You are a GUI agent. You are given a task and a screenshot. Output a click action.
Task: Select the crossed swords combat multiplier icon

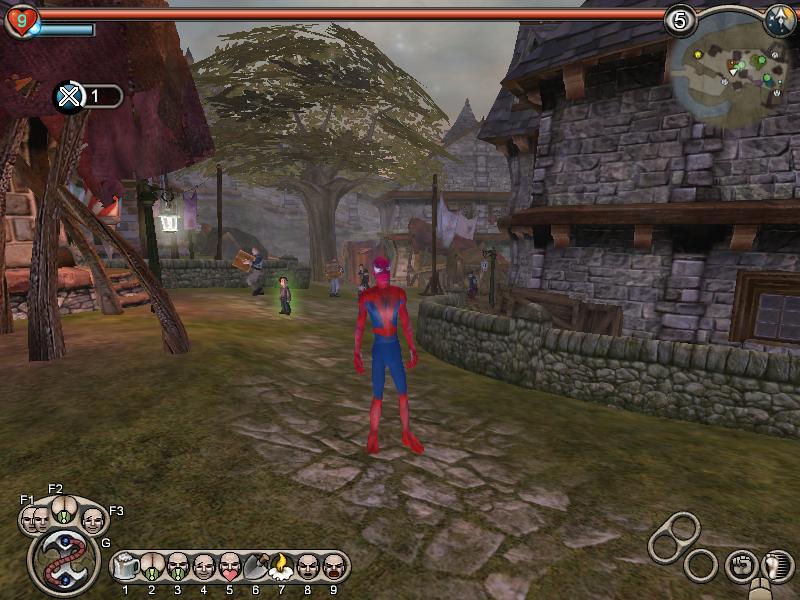(x=68, y=96)
